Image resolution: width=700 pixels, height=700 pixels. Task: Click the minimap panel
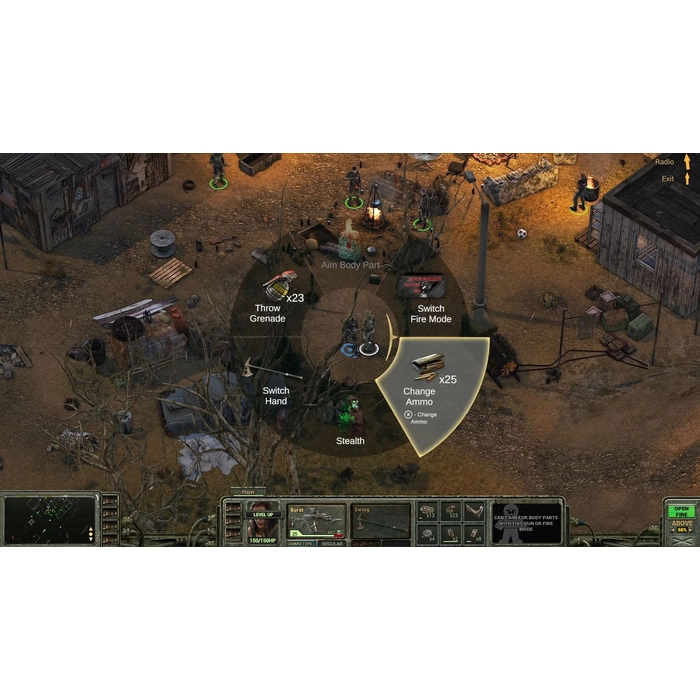49,520
